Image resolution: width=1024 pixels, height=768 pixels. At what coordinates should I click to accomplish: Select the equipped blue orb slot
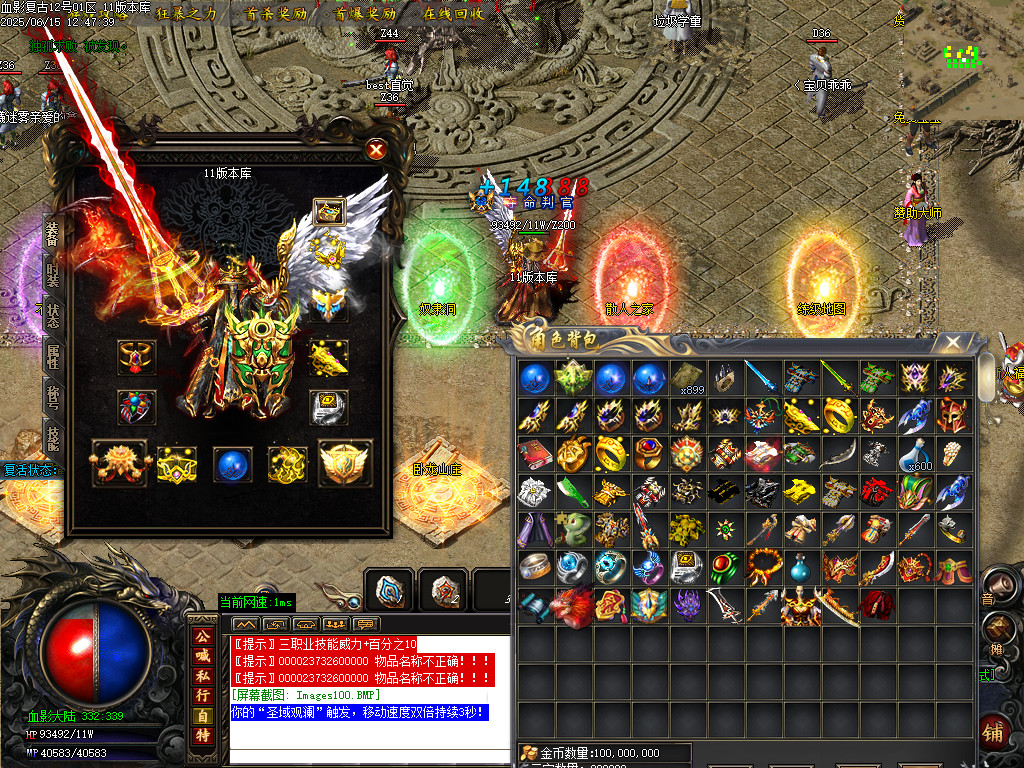coord(232,464)
